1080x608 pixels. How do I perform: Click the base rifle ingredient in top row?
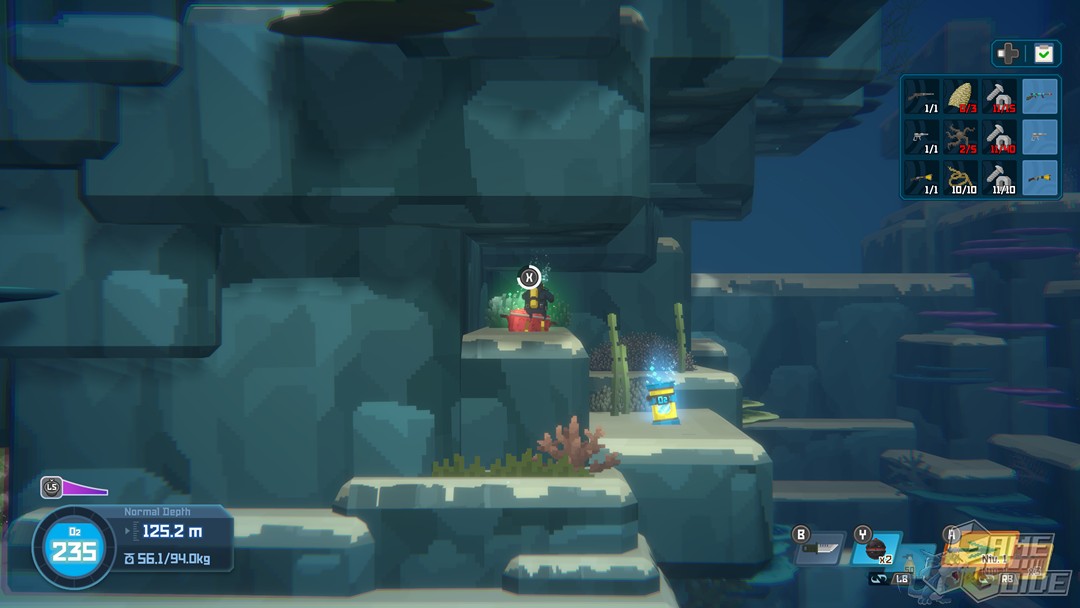(x=922, y=97)
